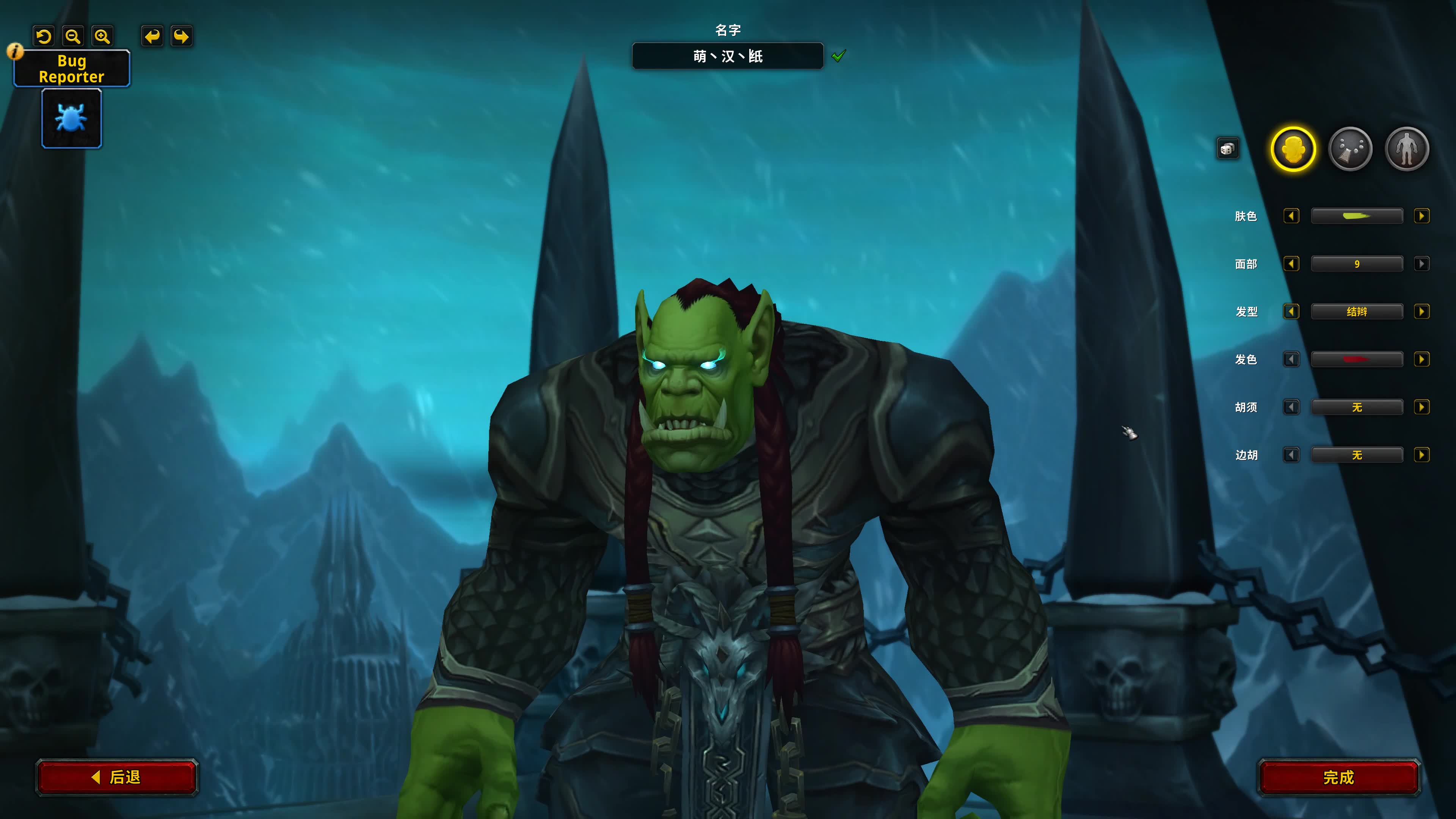Viewport: 1456px width, 819px height.
Task: Zoom out the character view
Action: point(73,37)
